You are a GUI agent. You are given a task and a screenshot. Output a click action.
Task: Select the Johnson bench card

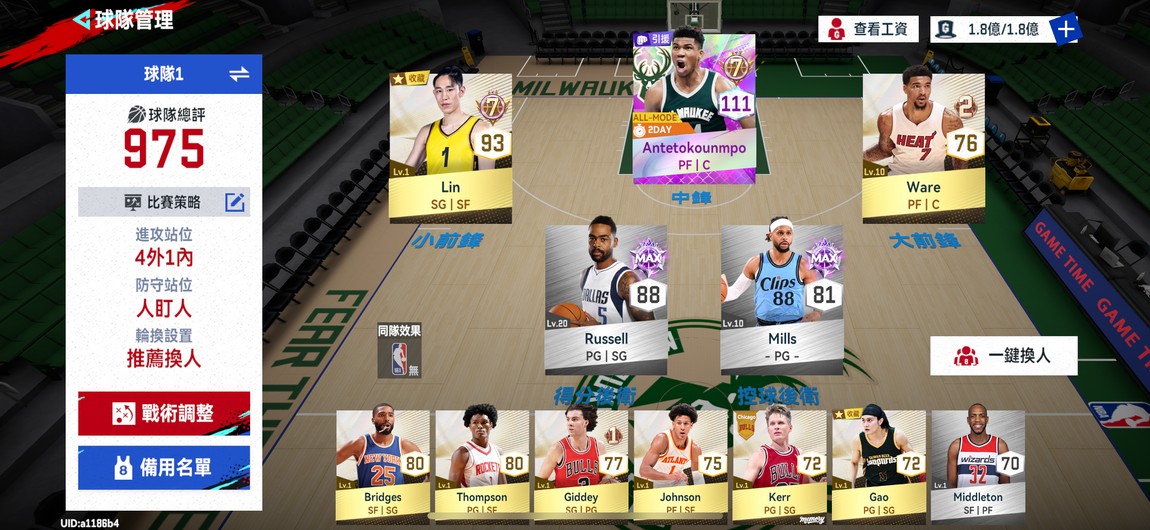coord(680,464)
